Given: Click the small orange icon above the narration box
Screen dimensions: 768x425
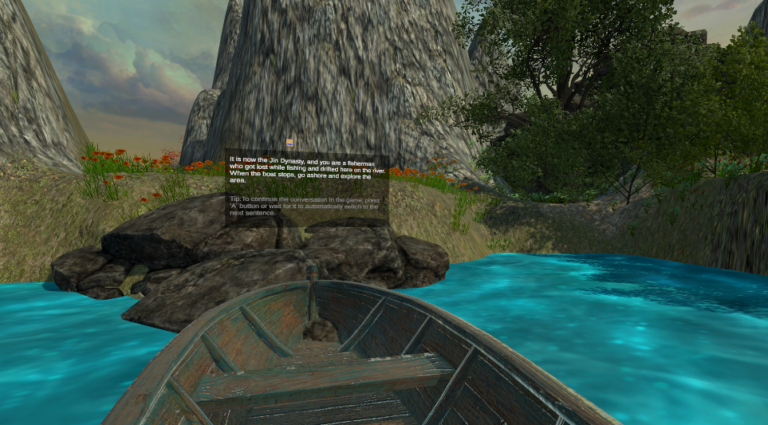Looking at the screenshot, I should coord(289,143).
